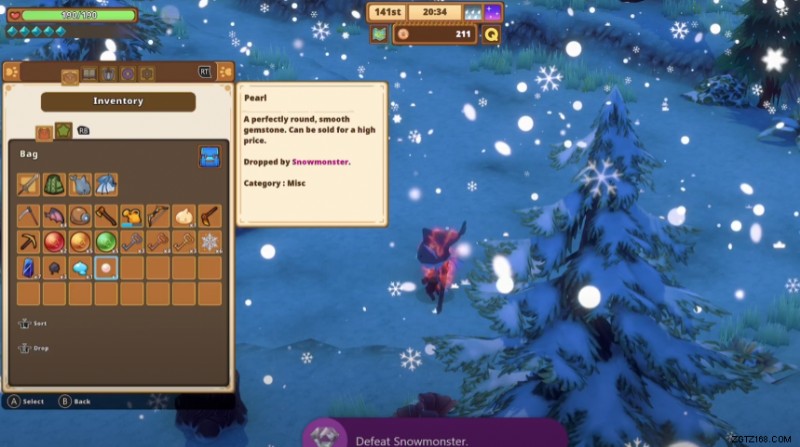Image resolution: width=800 pixels, height=447 pixels.
Task: Select the fish item slot
Action: coord(54,216)
